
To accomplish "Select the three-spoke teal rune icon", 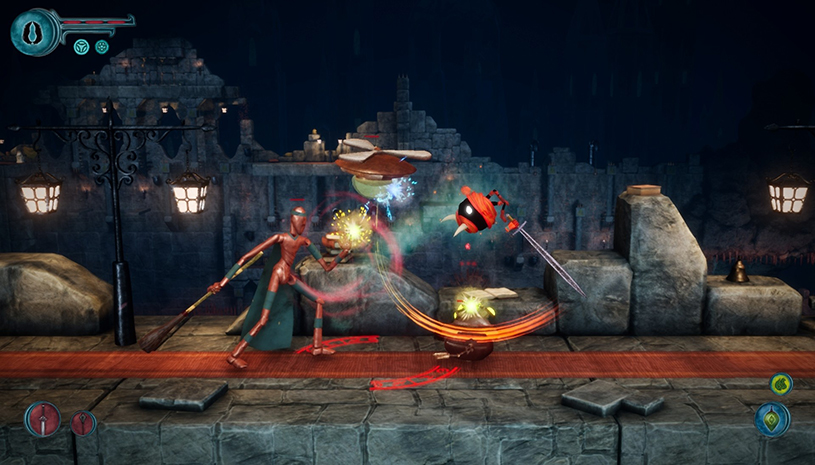I will point(82,47).
